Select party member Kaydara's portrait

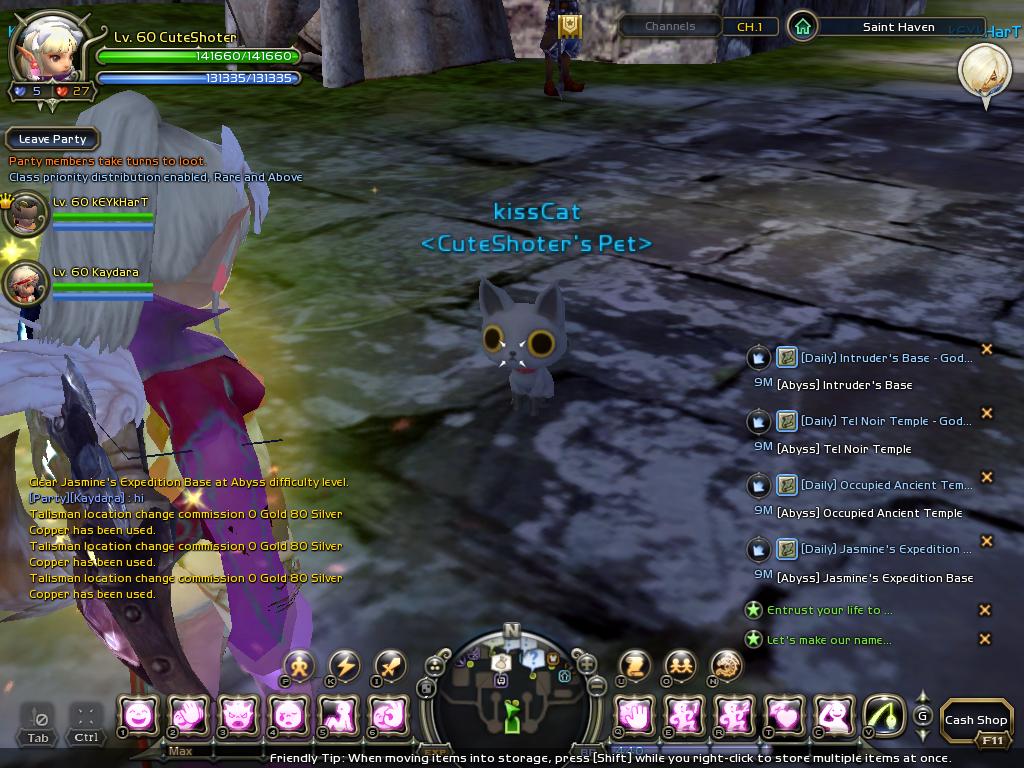[x=25, y=284]
